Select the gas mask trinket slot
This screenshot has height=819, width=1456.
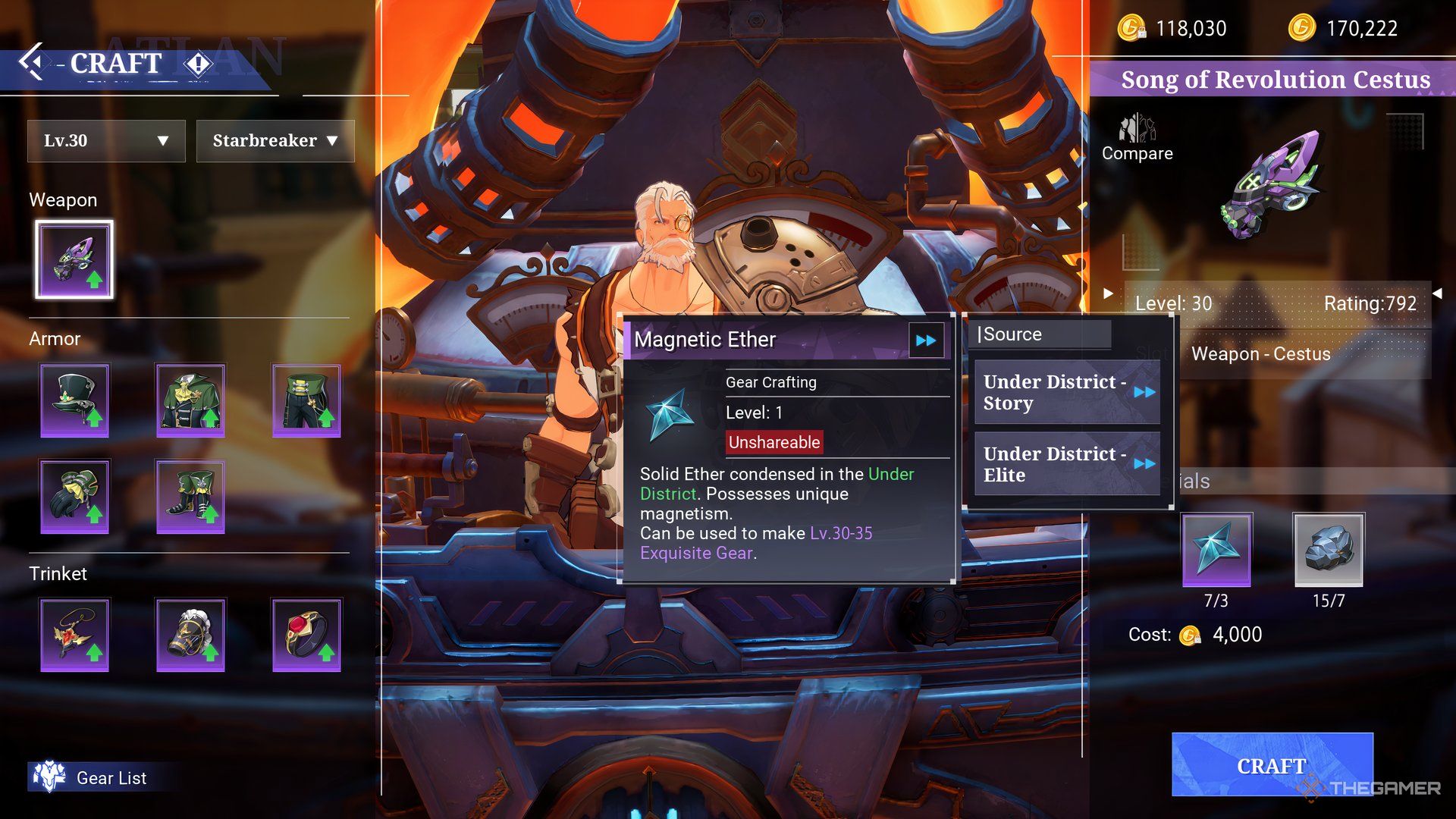click(x=190, y=635)
